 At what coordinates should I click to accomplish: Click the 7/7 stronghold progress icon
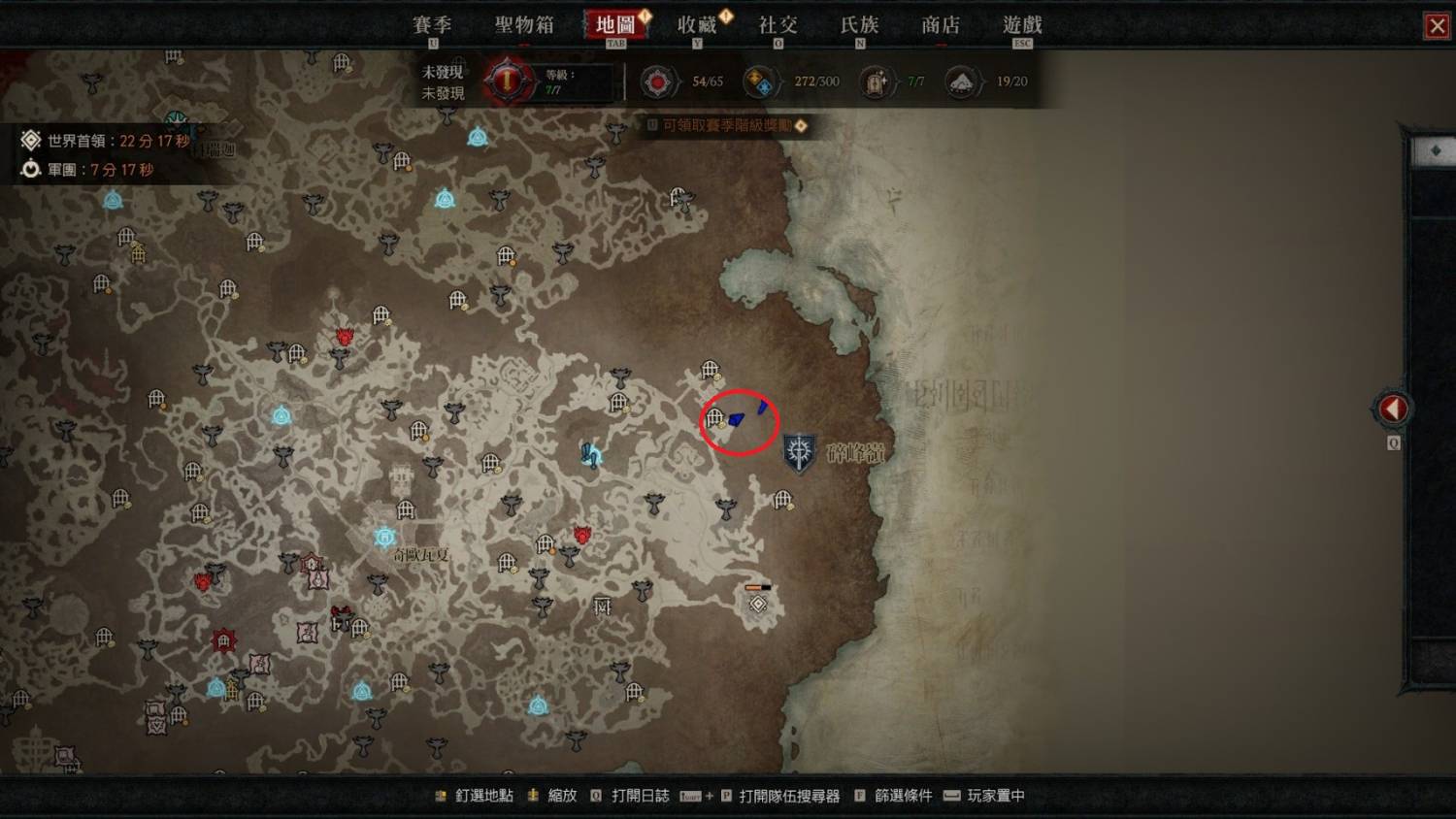(876, 82)
